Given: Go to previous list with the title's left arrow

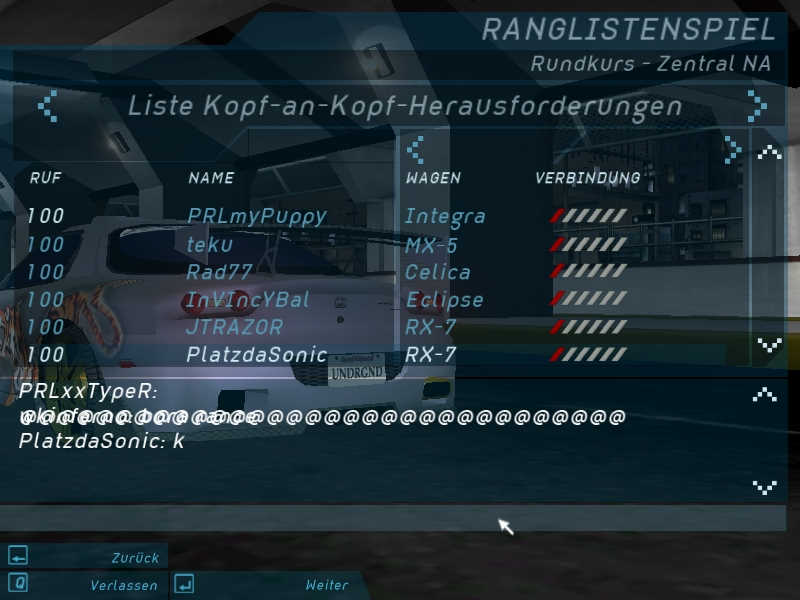Looking at the screenshot, I should (47, 106).
